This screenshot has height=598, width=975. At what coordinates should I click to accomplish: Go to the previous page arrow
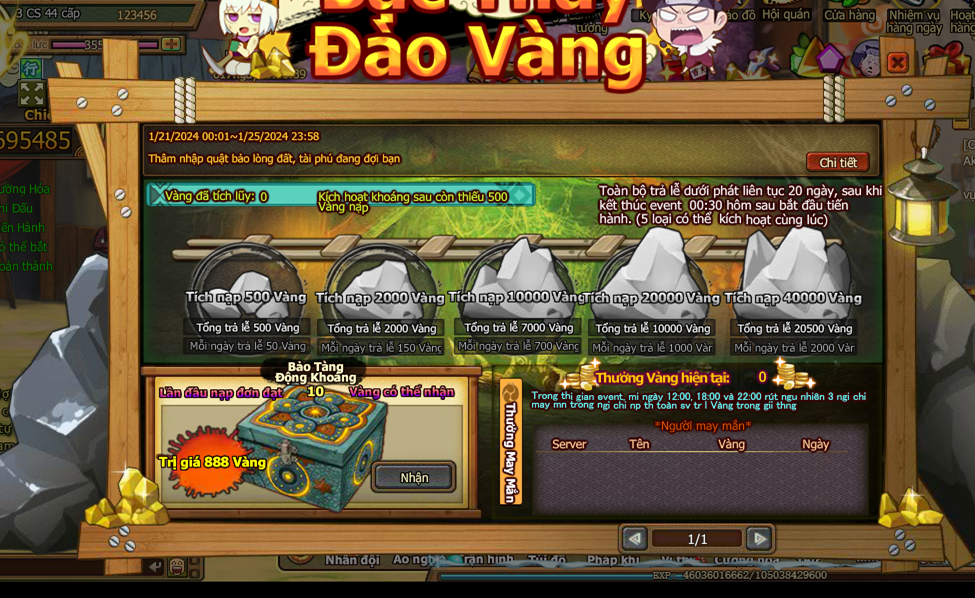pyautogui.click(x=634, y=539)
